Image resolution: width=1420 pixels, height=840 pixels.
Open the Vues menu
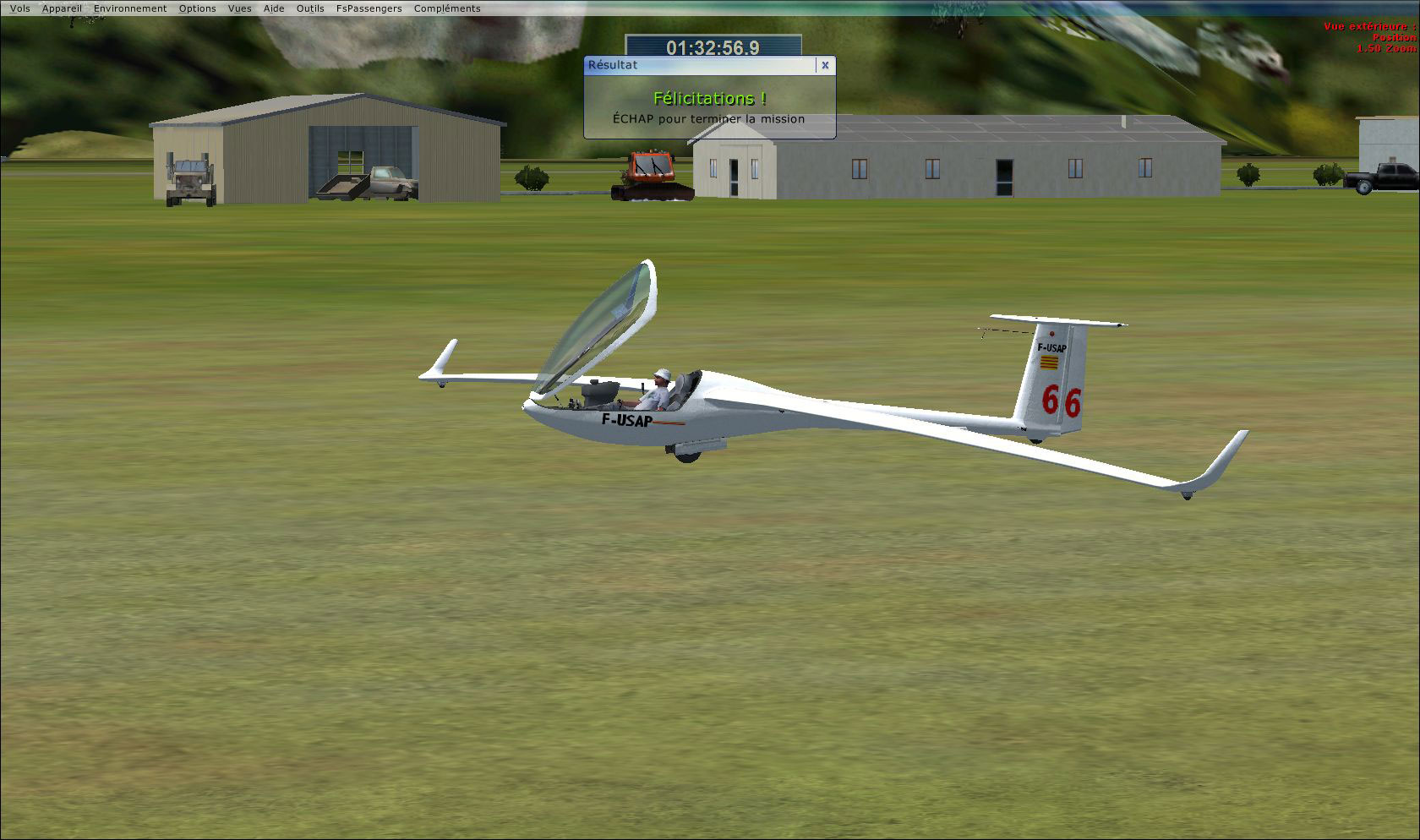coord(239,8)
